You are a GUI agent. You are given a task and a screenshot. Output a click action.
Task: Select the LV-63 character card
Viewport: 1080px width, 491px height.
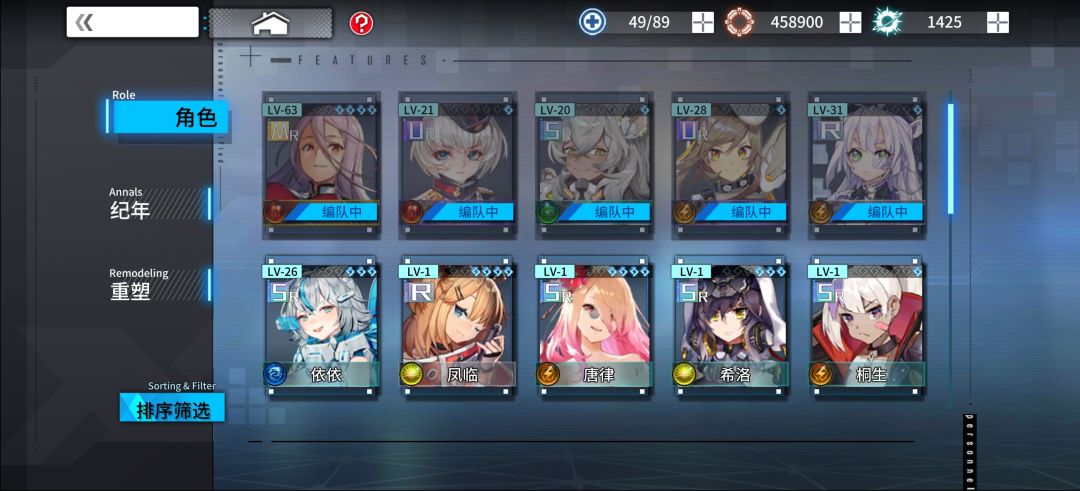tap(321, 165)
